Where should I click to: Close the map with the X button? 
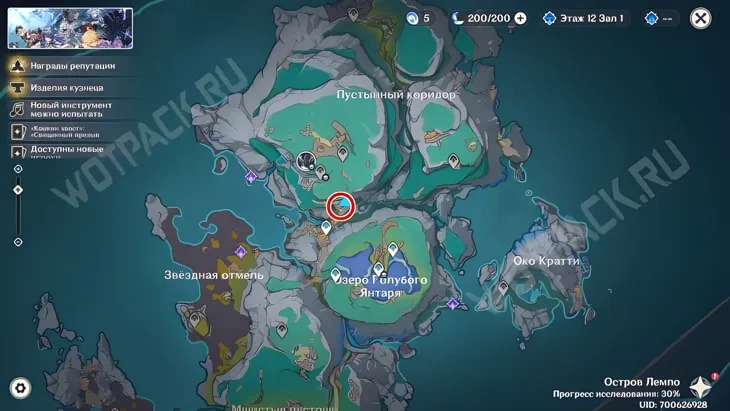click(701, 18)
